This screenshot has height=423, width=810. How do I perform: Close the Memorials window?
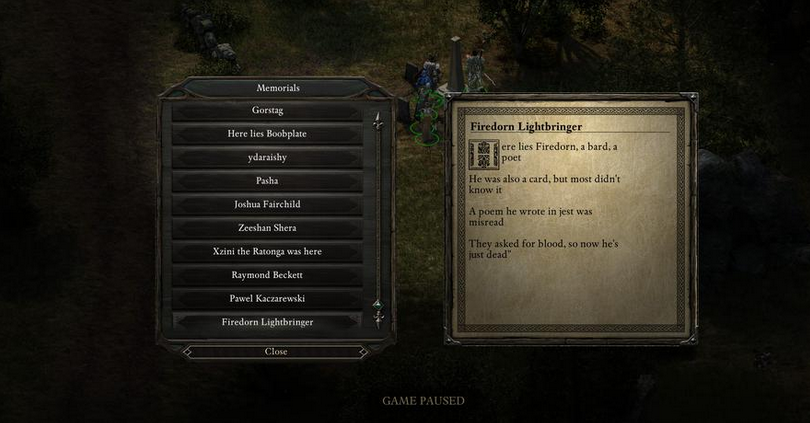(x=276, y=352)
